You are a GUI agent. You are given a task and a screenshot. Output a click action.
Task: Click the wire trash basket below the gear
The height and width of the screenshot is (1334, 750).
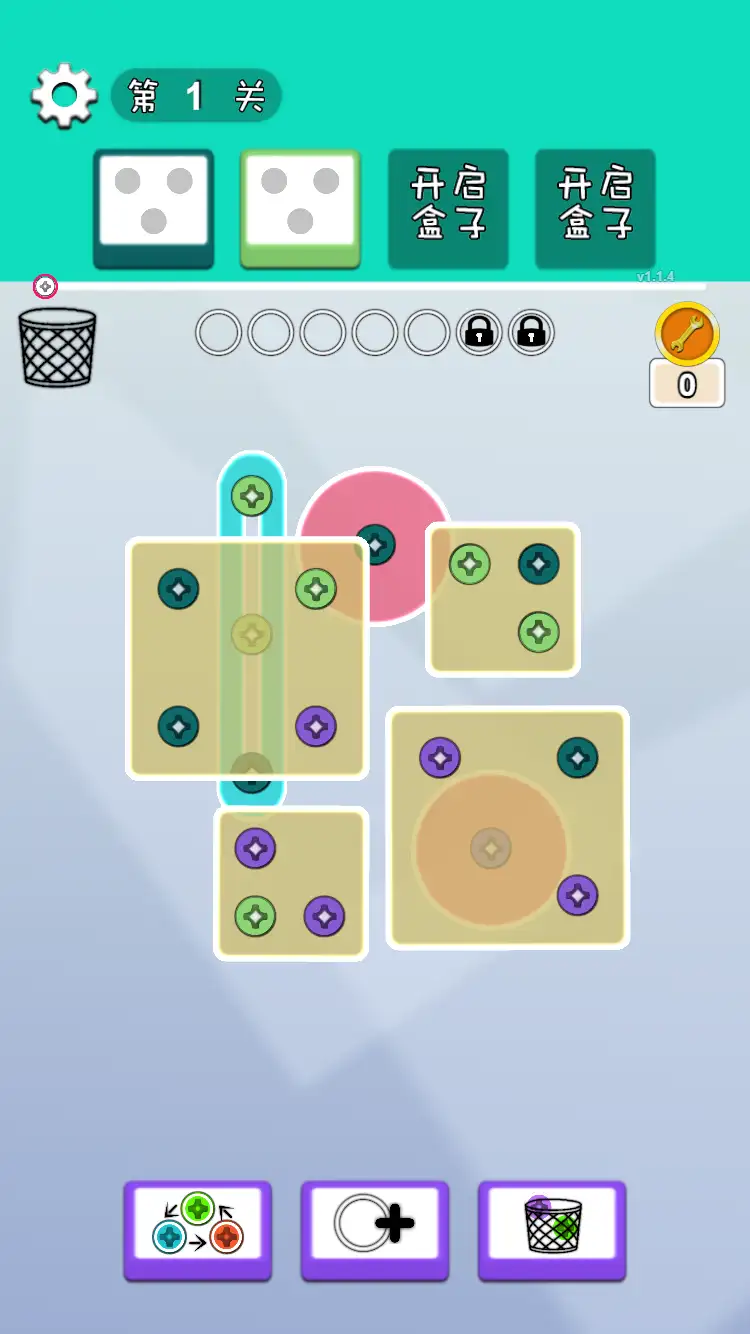coord(57,347)
